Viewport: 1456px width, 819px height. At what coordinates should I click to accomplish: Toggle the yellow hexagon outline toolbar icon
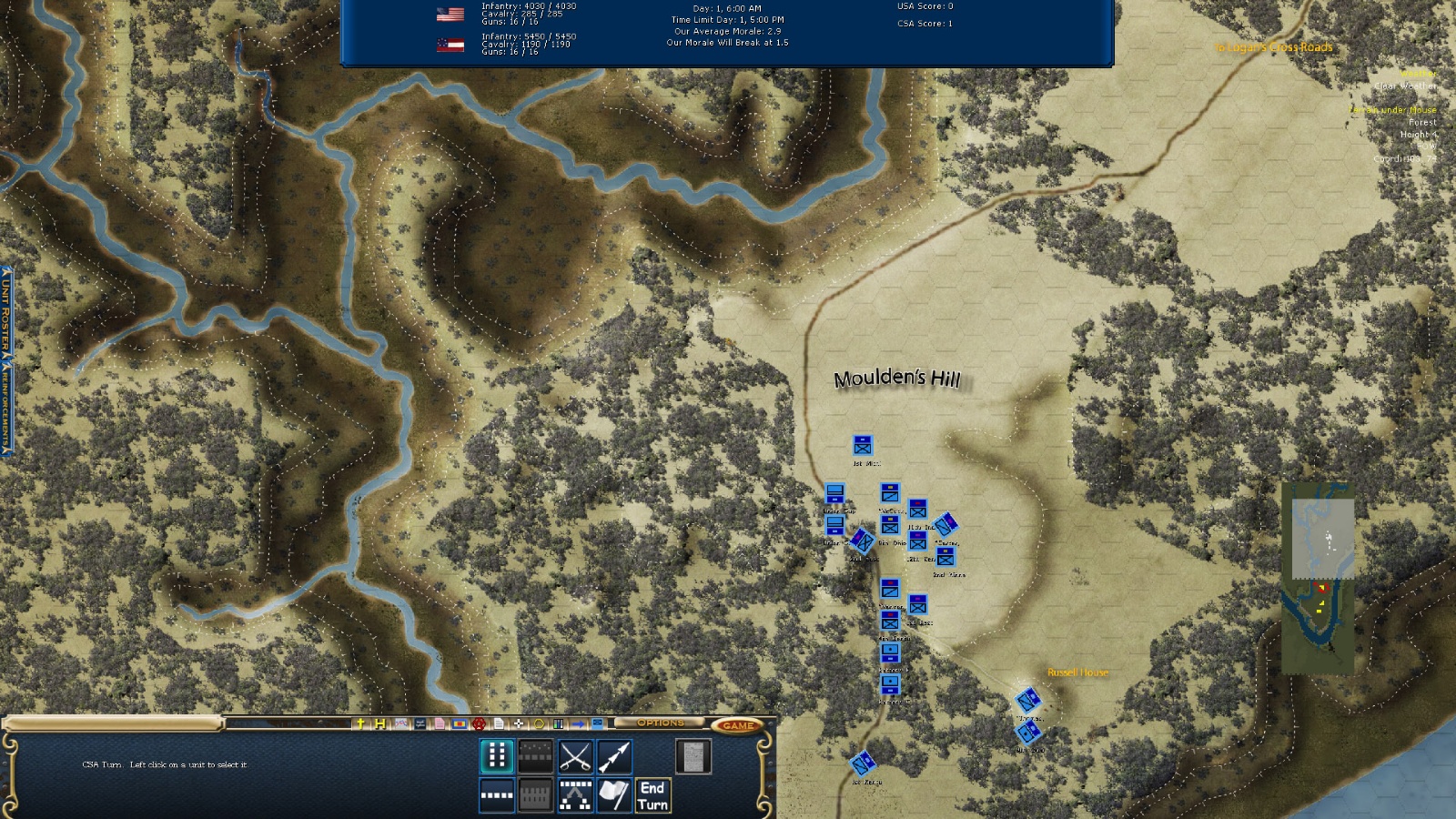(x=539, y=724)
